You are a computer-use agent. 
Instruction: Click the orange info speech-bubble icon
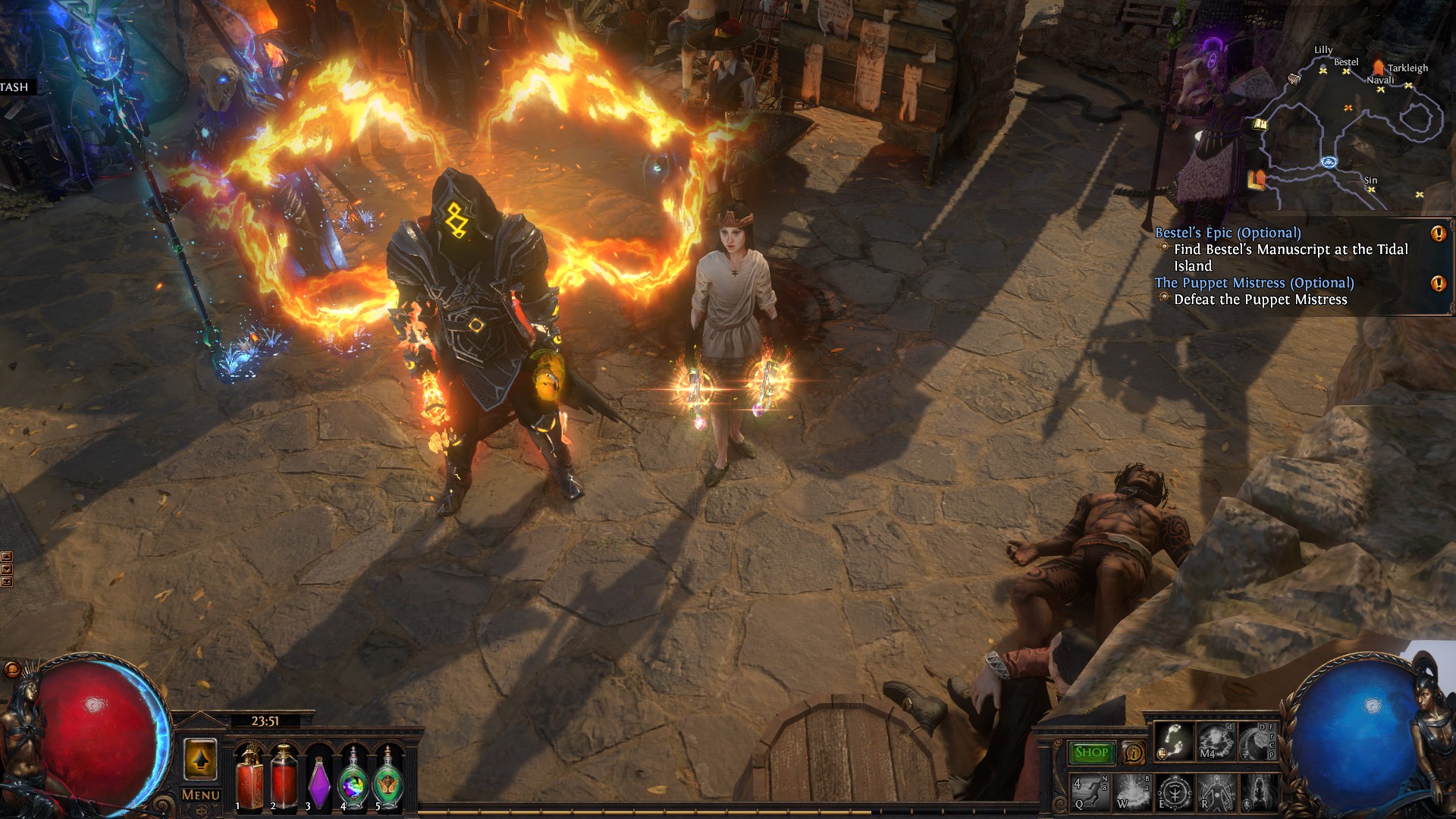[x=1134, y=753]
